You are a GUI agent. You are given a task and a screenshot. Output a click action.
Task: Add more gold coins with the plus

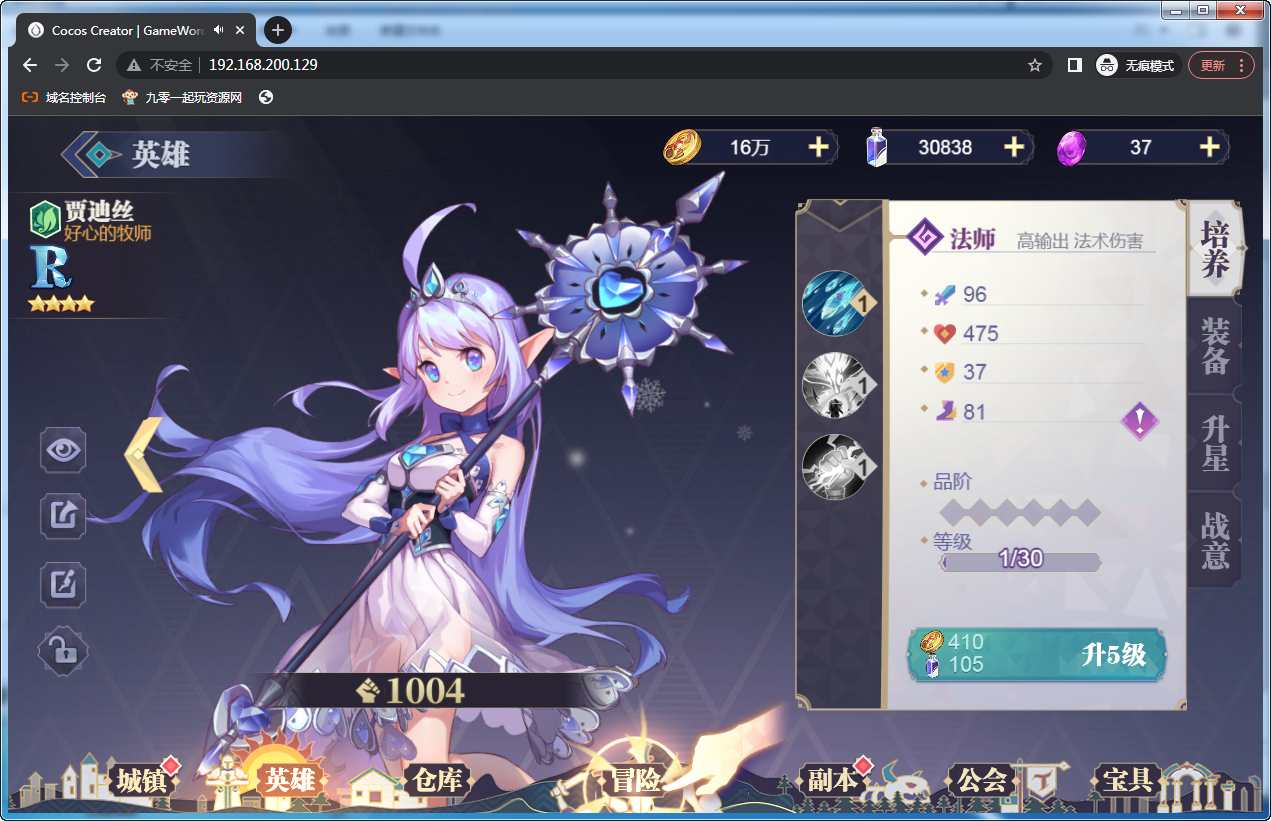pos(818,147)
